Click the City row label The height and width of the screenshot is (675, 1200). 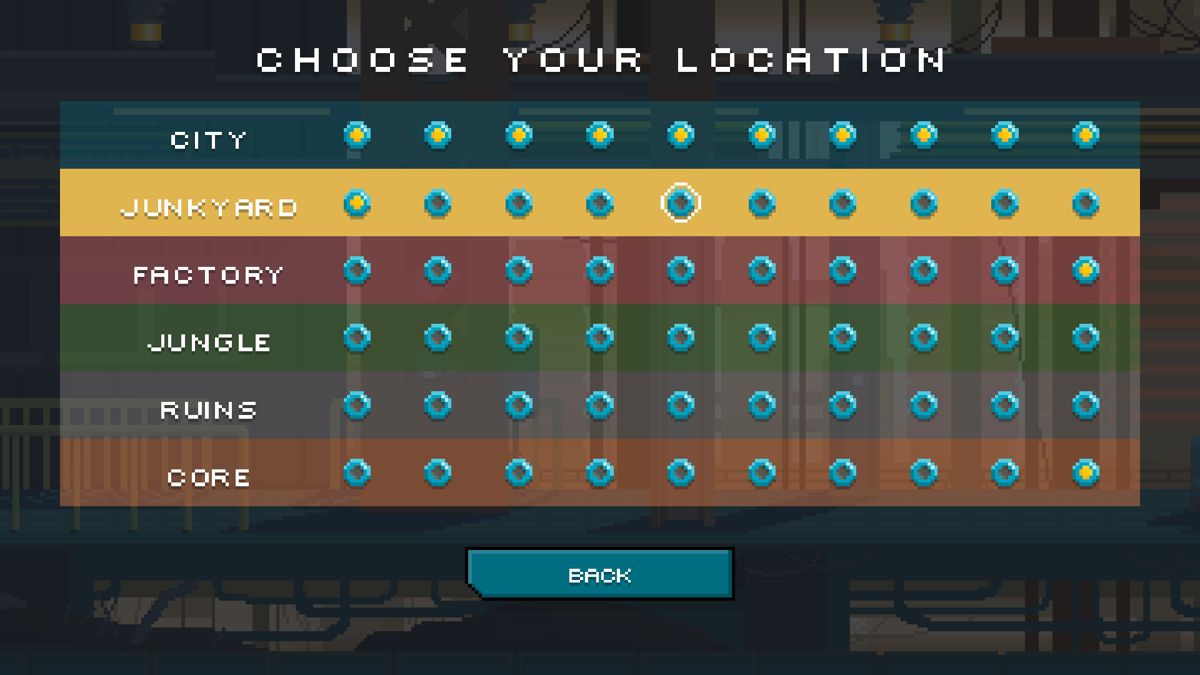[x=209, y=140]
